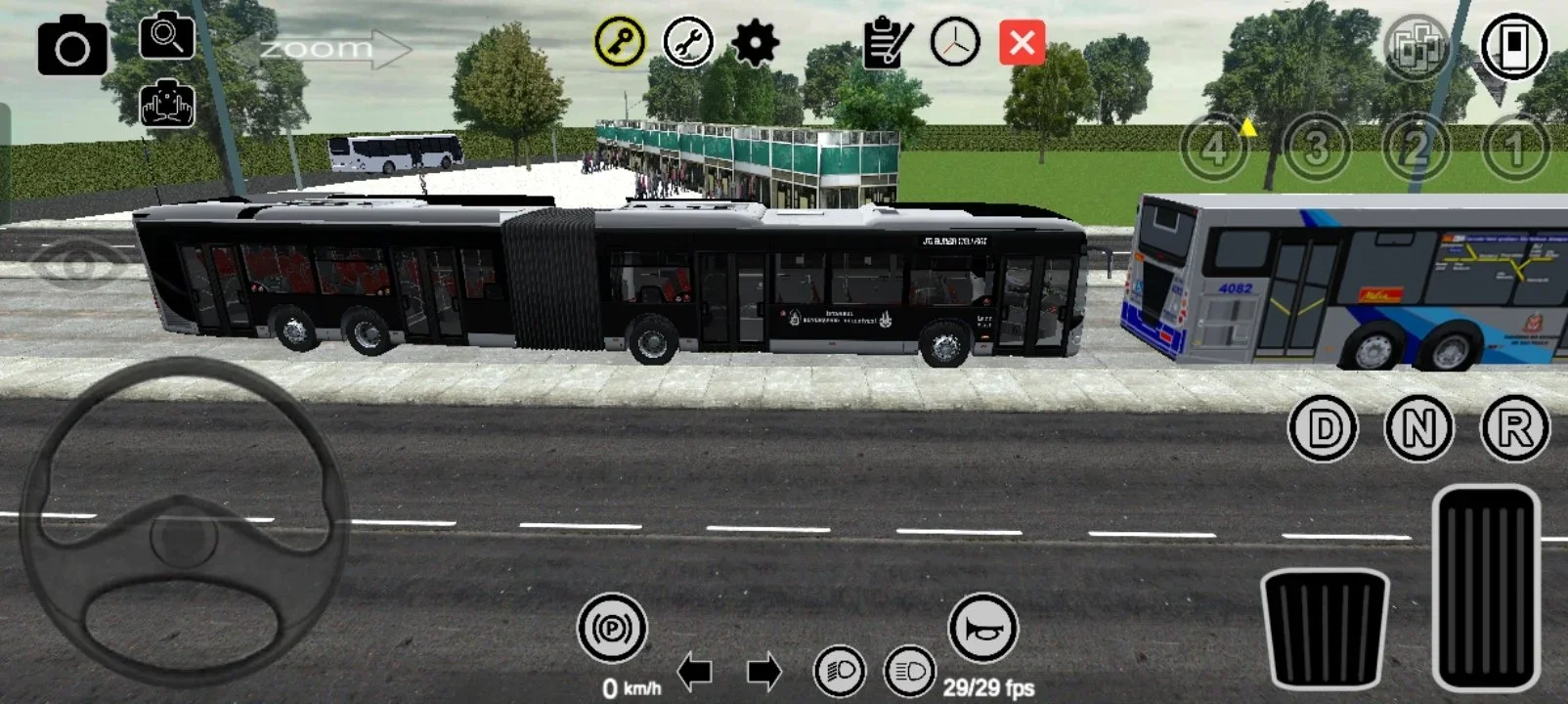Select Reverse gear R
The height and width of the screenshot is (704, 1568).
click(1514, 427)
